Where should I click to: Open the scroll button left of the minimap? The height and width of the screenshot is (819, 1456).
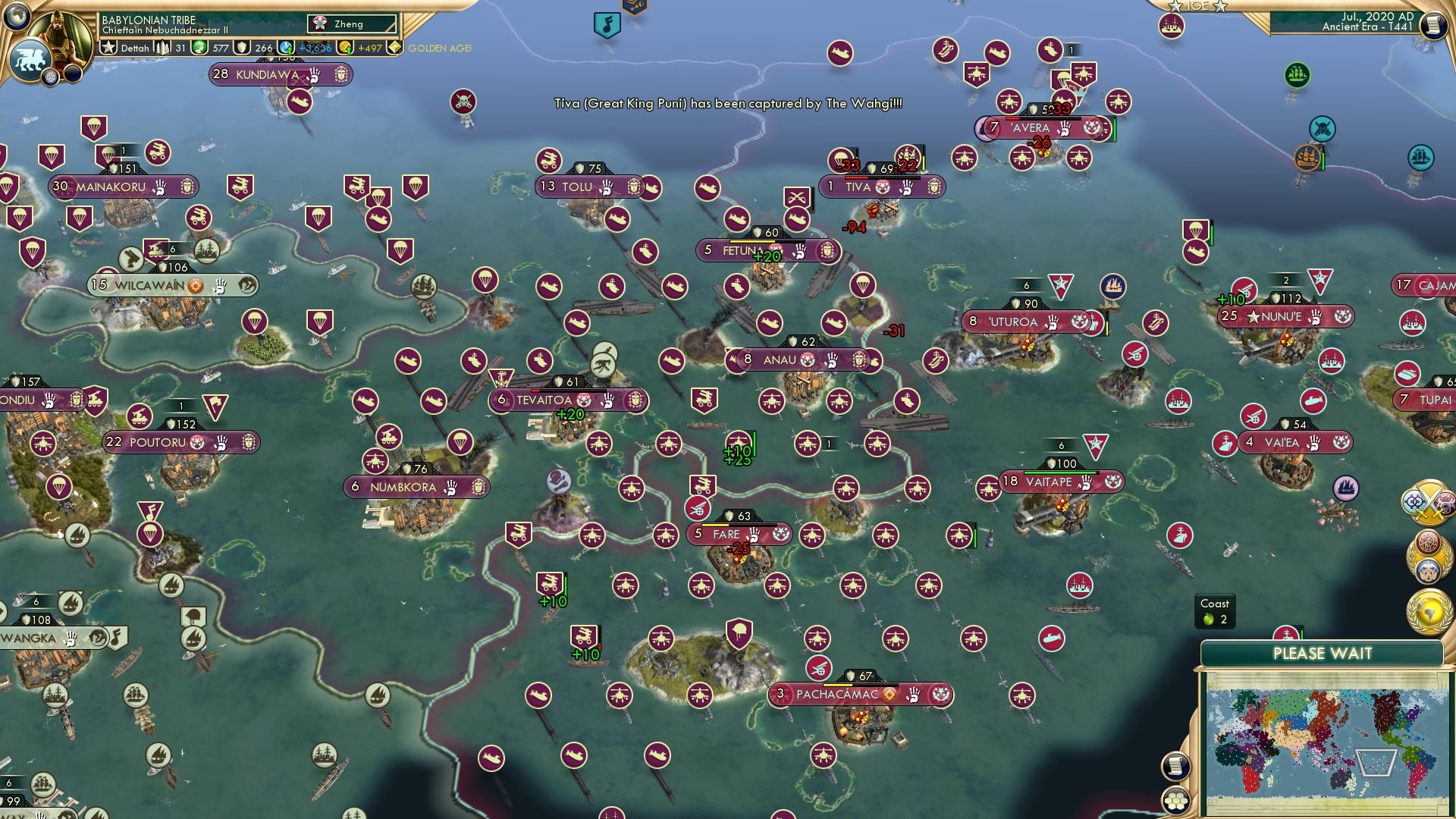click(1175, 767)
